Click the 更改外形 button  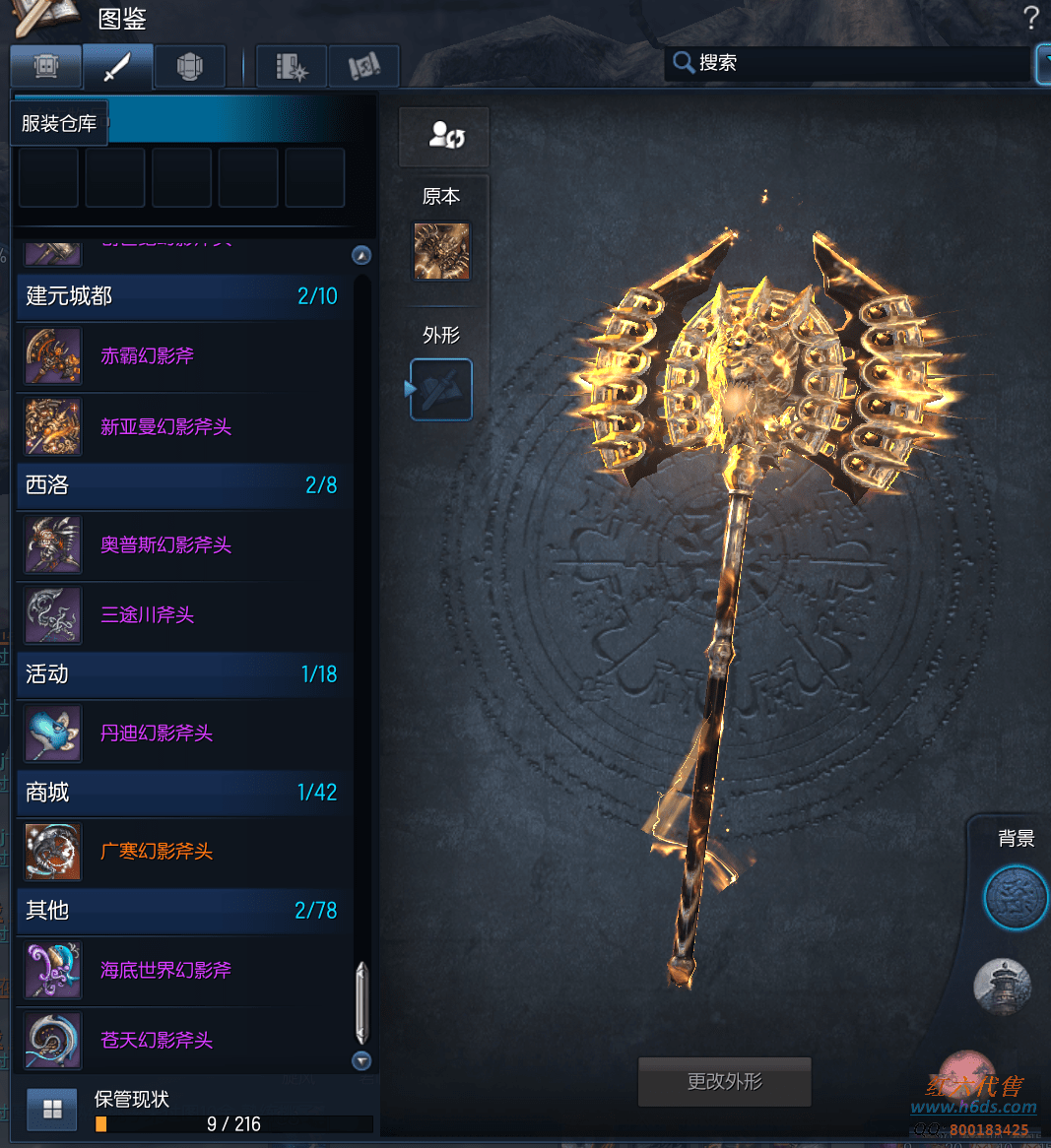(725, 1082)
